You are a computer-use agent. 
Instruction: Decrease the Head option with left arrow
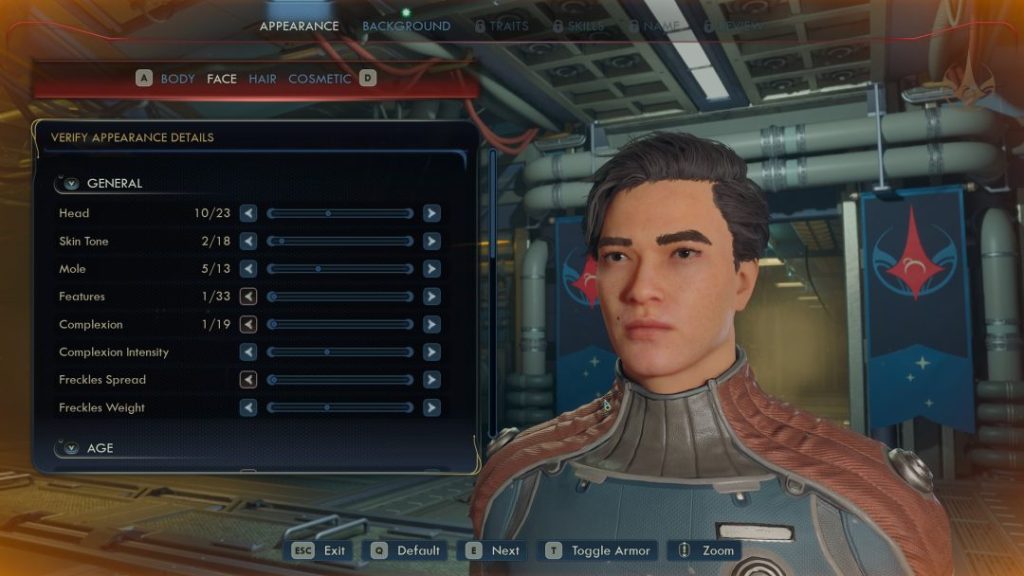248,213
